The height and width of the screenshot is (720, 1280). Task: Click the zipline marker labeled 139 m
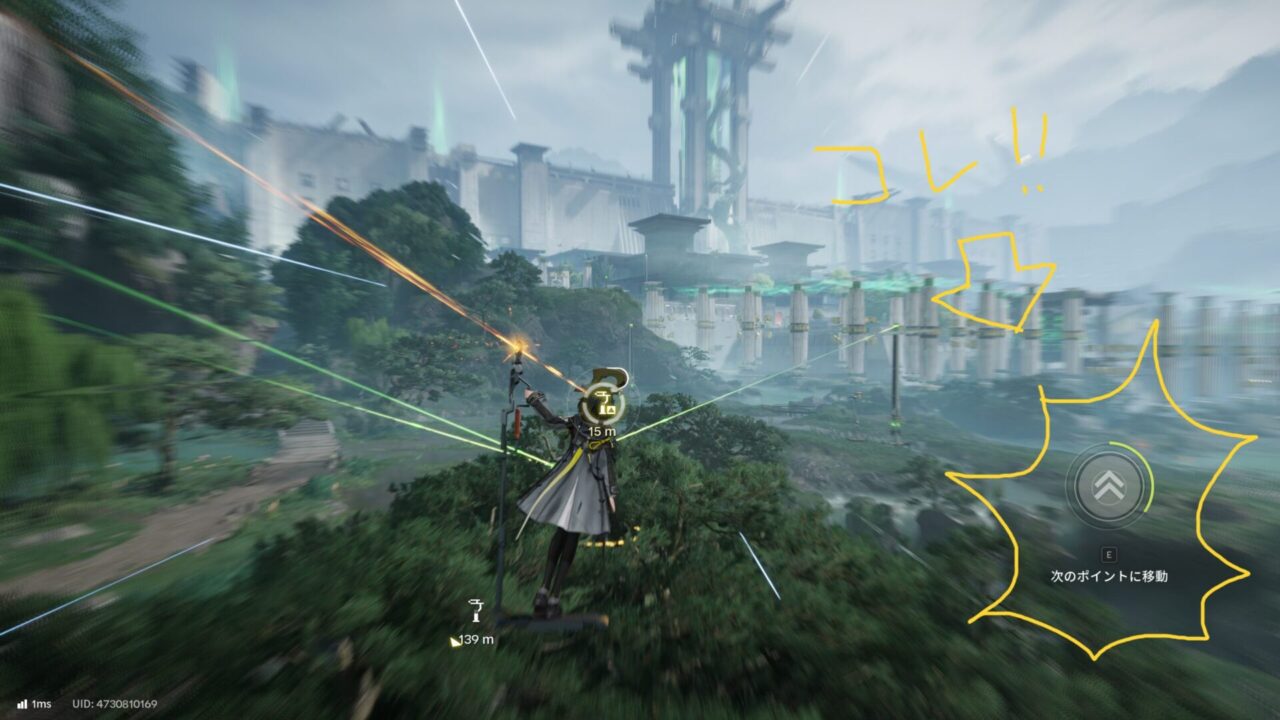pos(476,611)
